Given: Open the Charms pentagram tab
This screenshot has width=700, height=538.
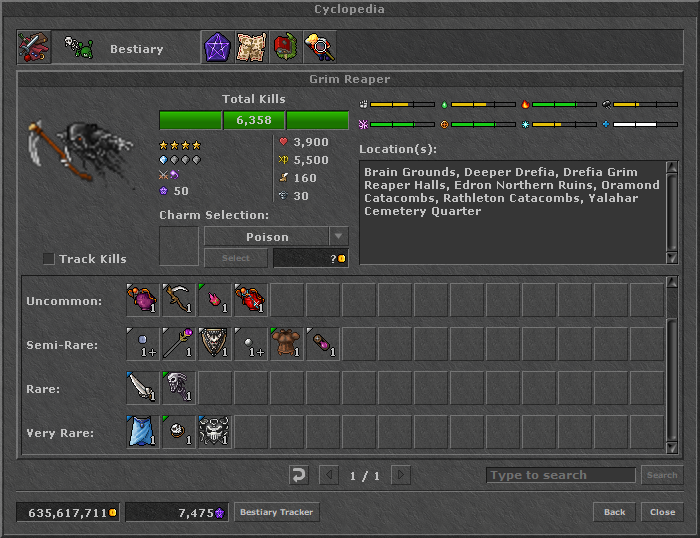Looking at the screenshot, I should pyautogui.click(x=217, y=48).
